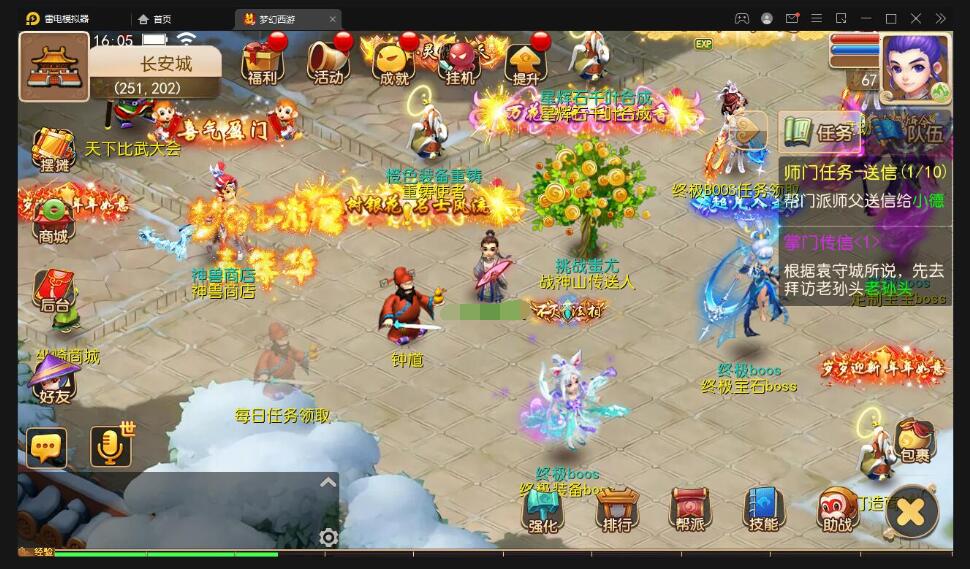Tap the world voice microphone button

click(x=111, y=447)
